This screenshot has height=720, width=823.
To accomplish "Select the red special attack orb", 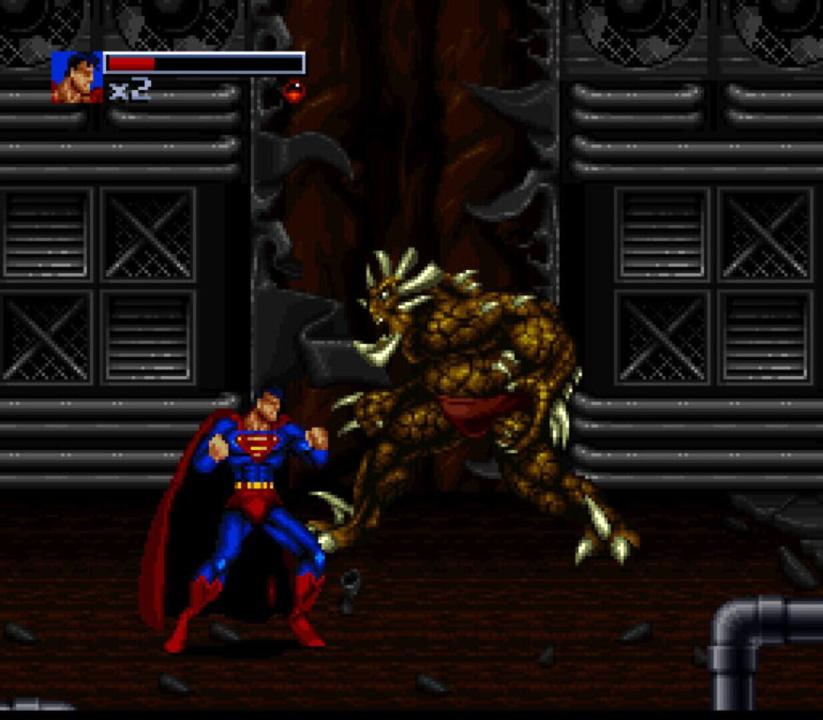I will pos(293,91).
